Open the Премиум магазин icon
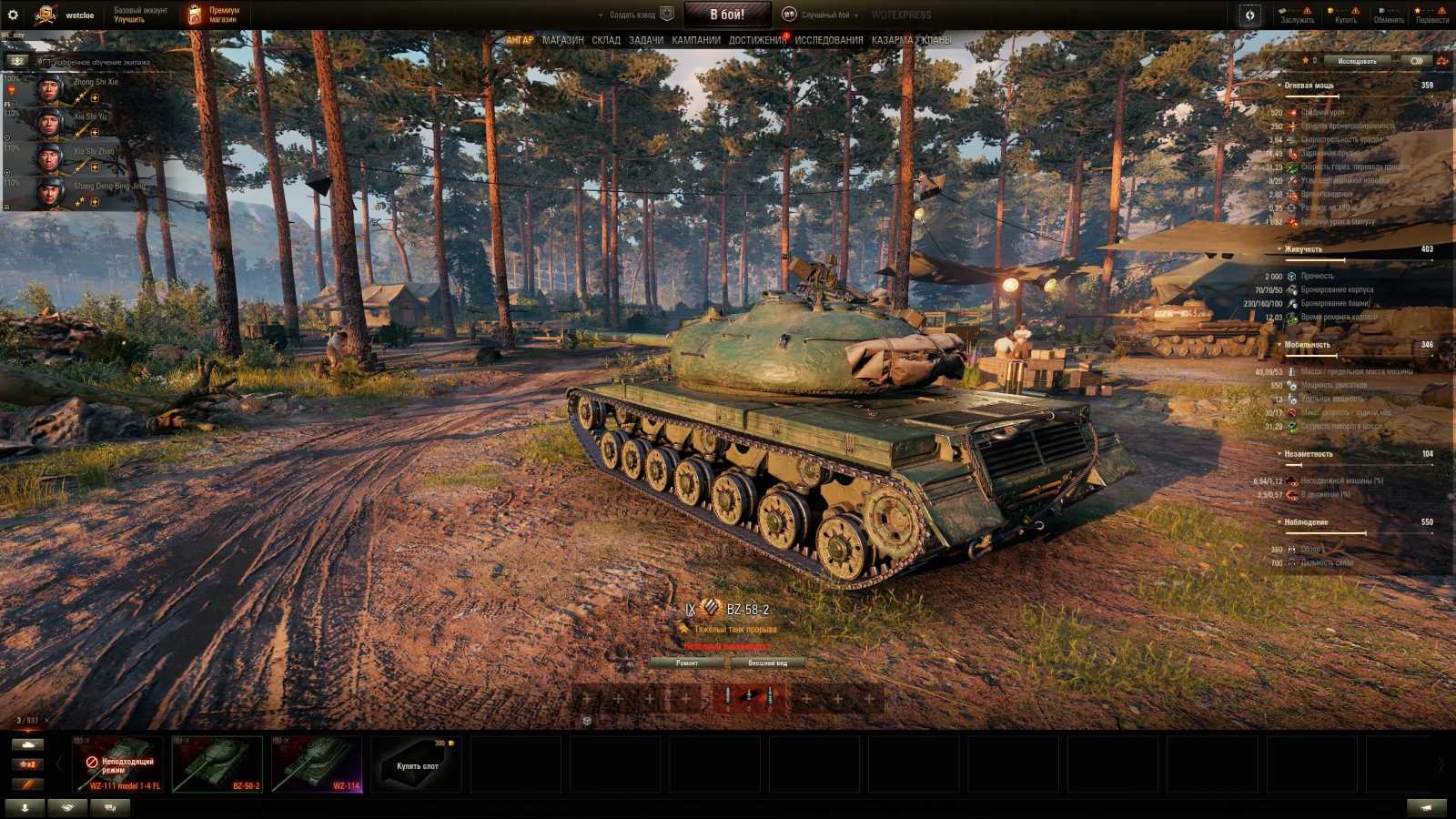 point(193,13)
